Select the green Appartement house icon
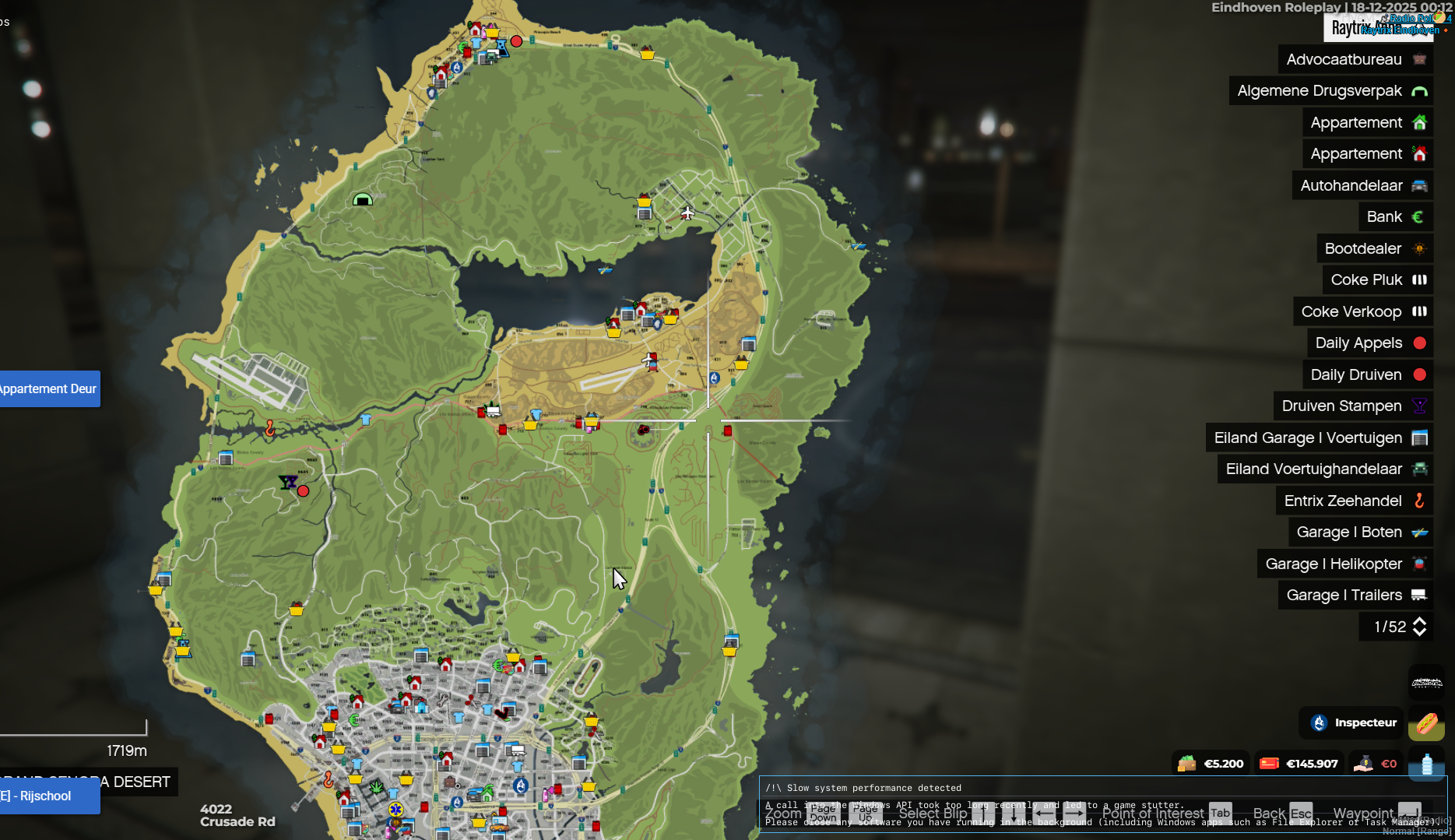Viewport: 1455px width, 840px height. [1420, 122]
